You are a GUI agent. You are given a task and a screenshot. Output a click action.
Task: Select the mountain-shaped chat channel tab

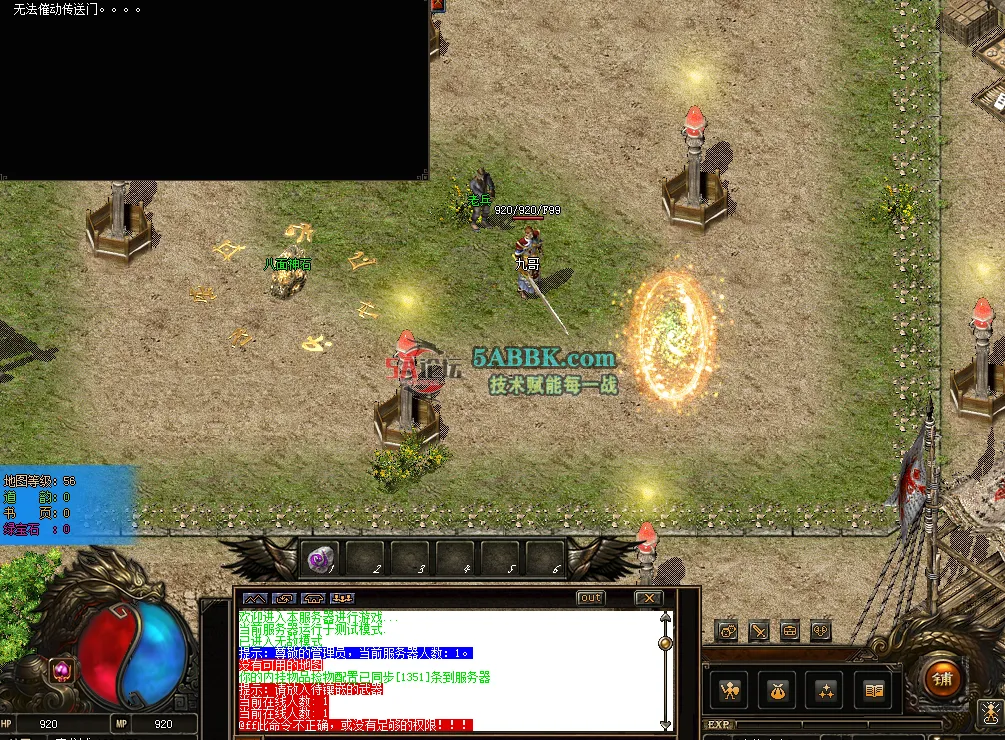pos(254,598)
